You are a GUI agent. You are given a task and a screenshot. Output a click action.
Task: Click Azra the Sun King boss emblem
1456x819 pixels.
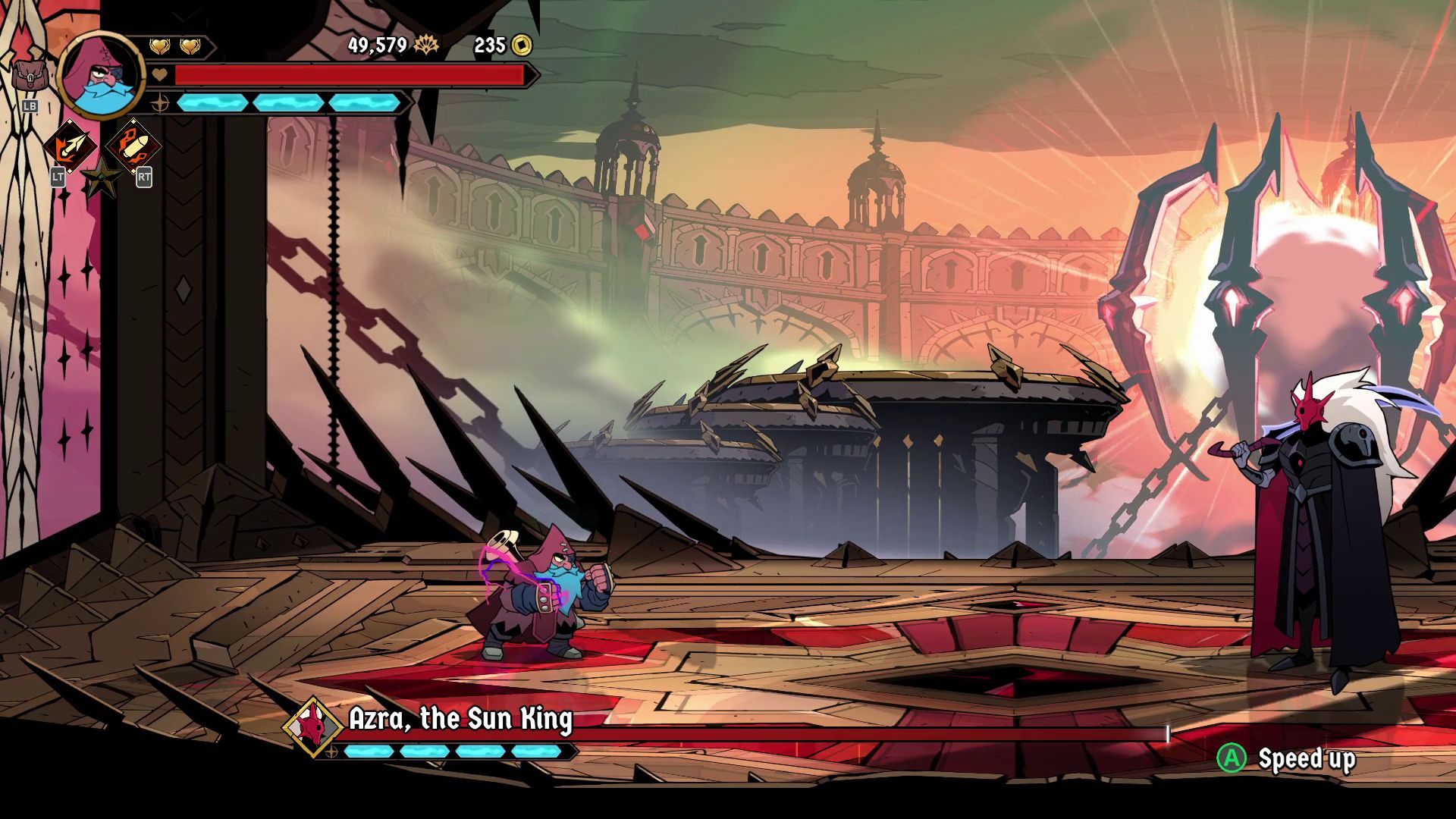(313, 727)
